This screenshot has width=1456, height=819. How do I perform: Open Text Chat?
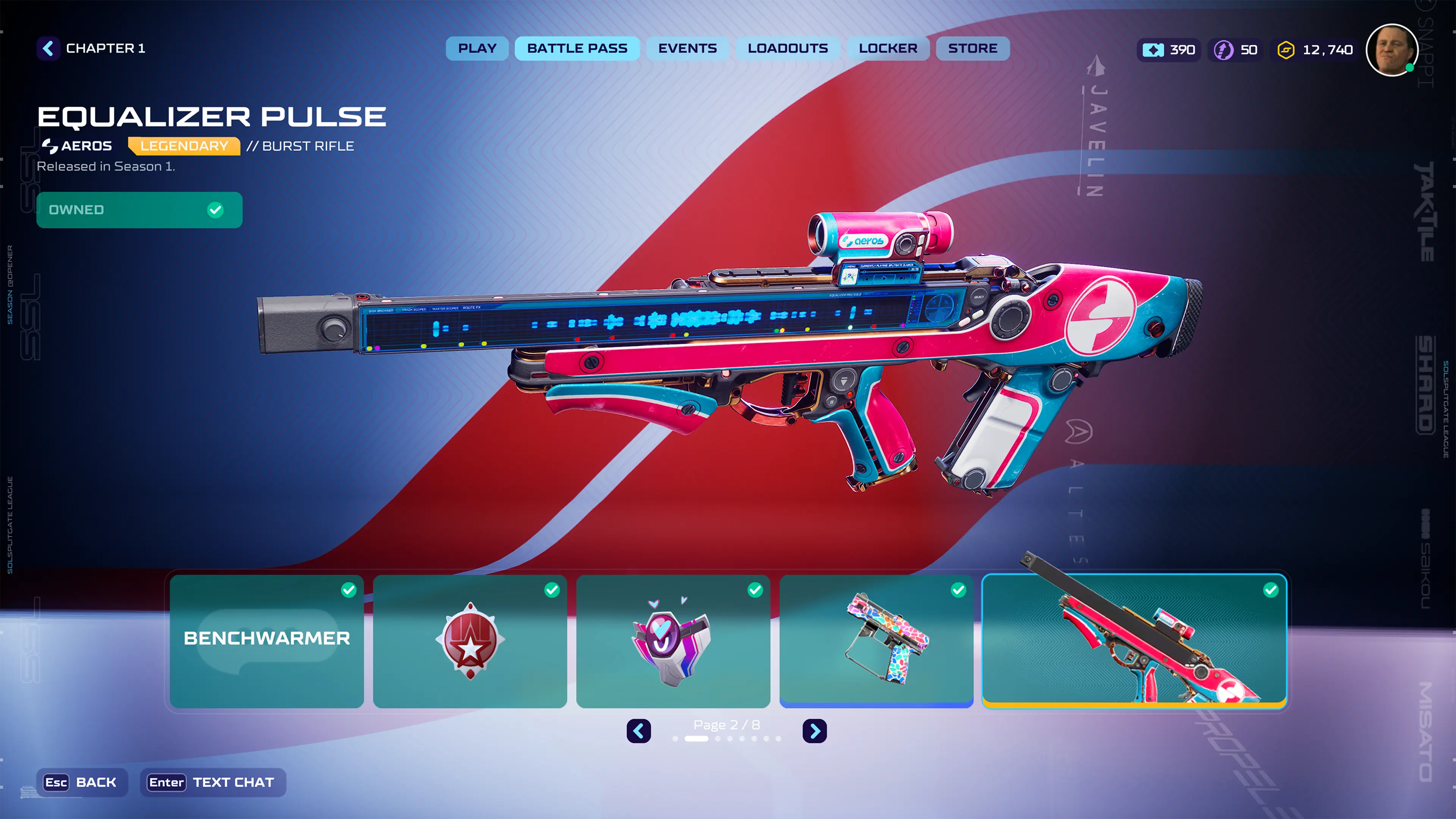pos(212,782)
